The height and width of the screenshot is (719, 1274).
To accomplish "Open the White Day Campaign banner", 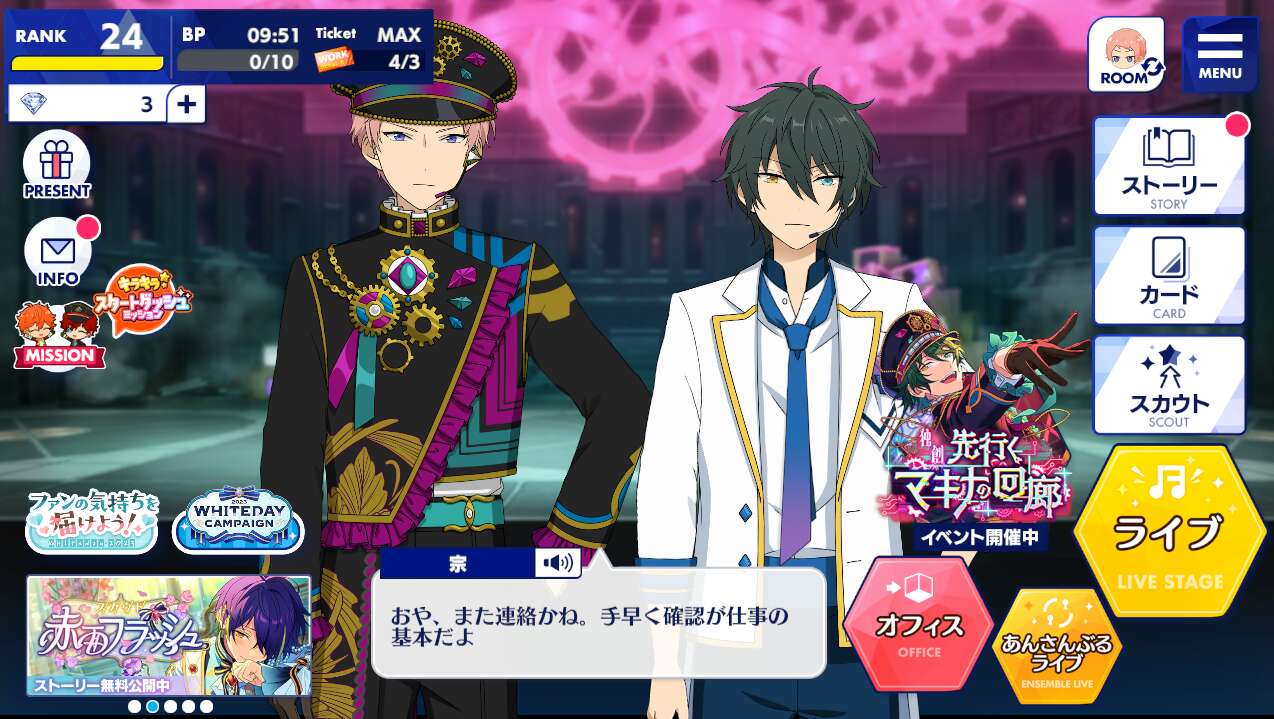I will 238,520.
